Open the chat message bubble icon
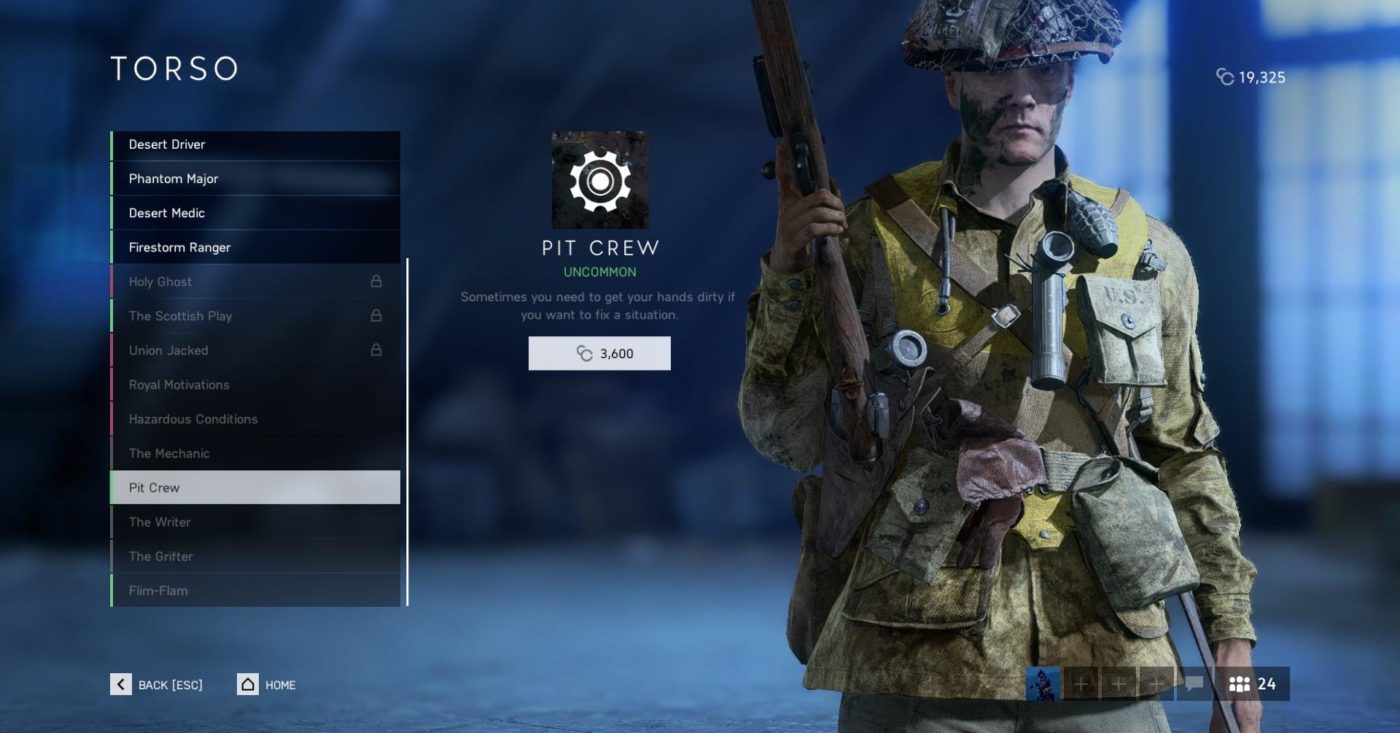The image size is (1400, 733). (1192, 684)
